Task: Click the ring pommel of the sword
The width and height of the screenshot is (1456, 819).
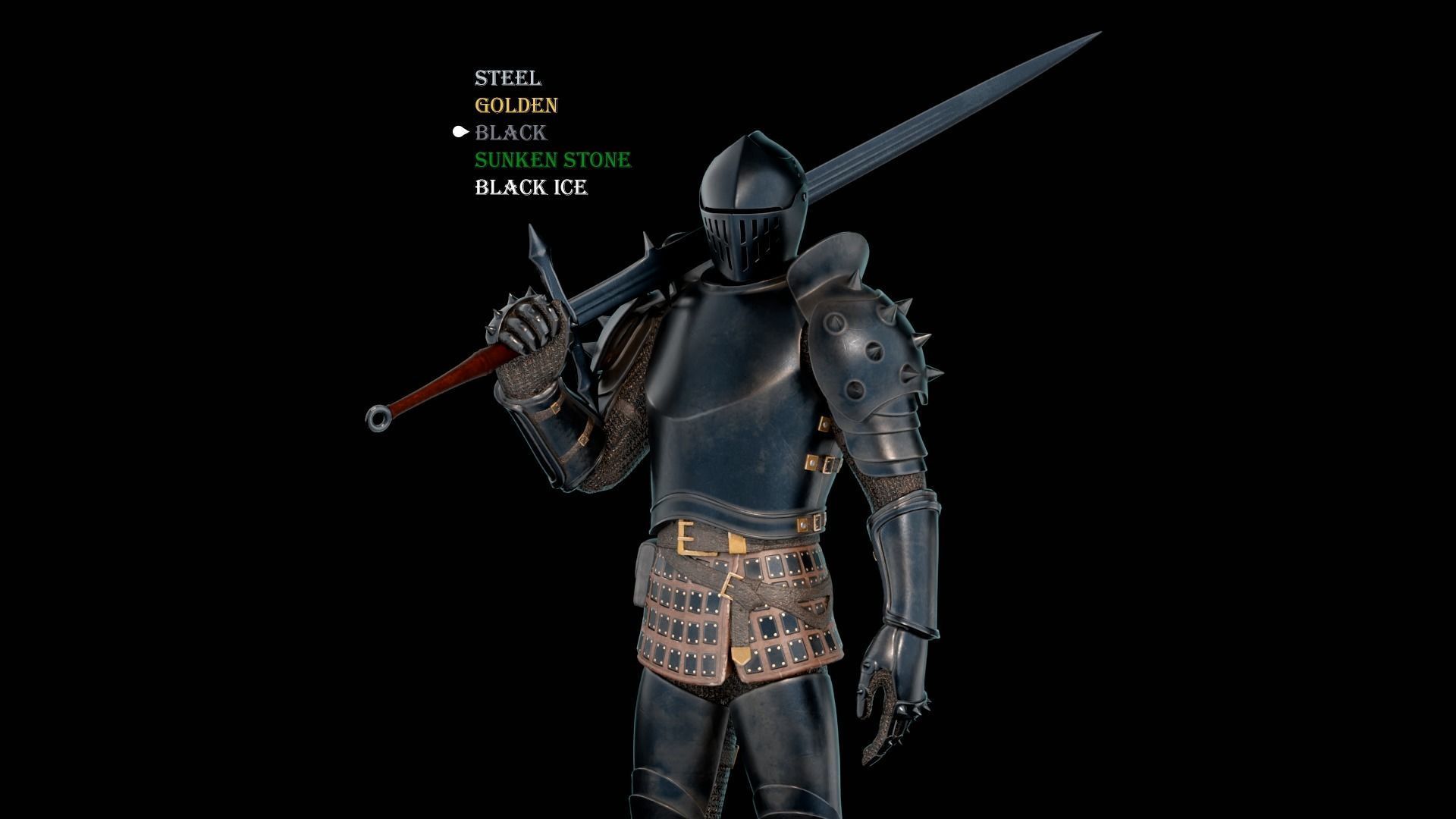Action: pos(377,417)
